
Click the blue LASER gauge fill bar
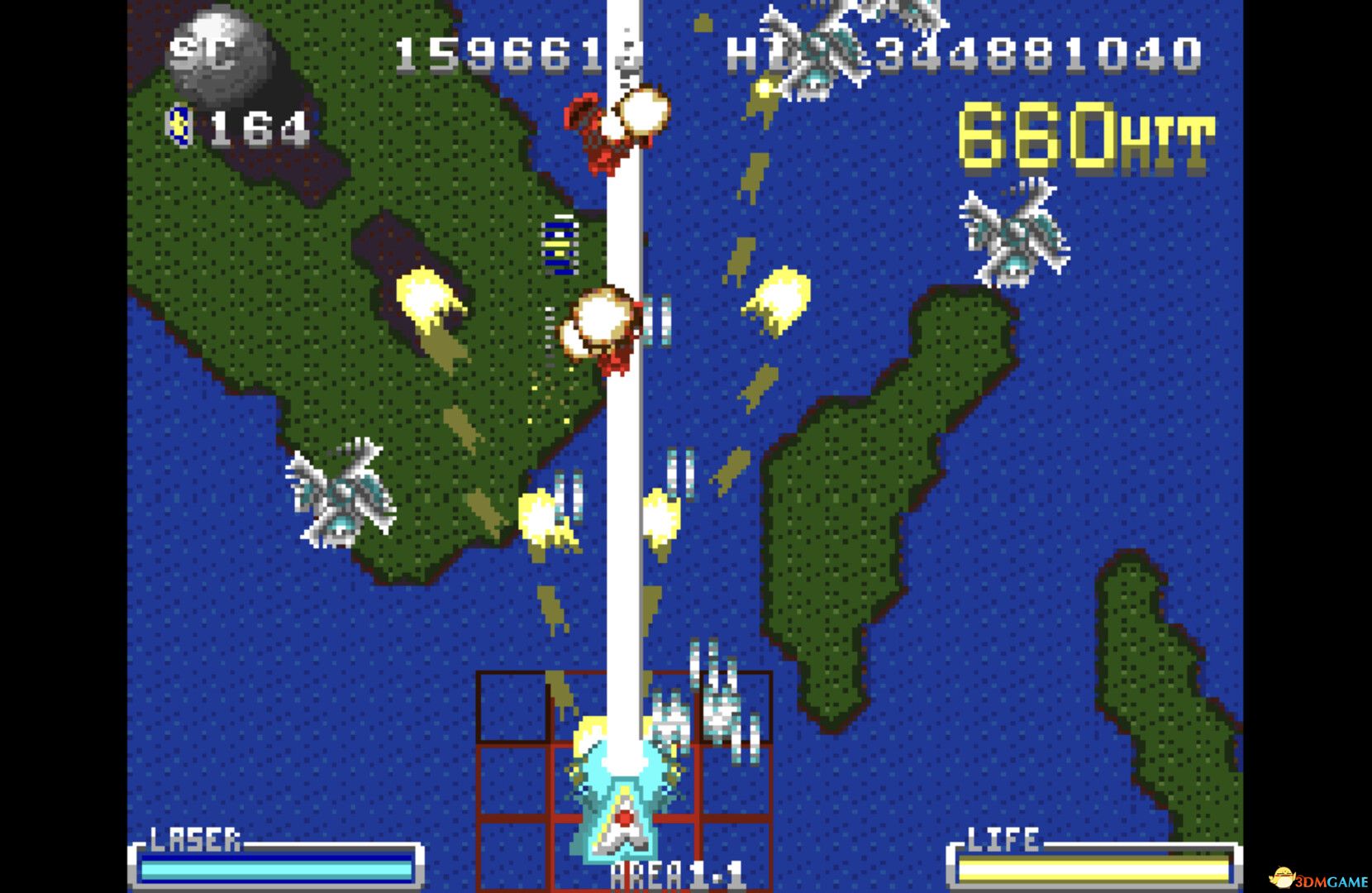[277, 870]
